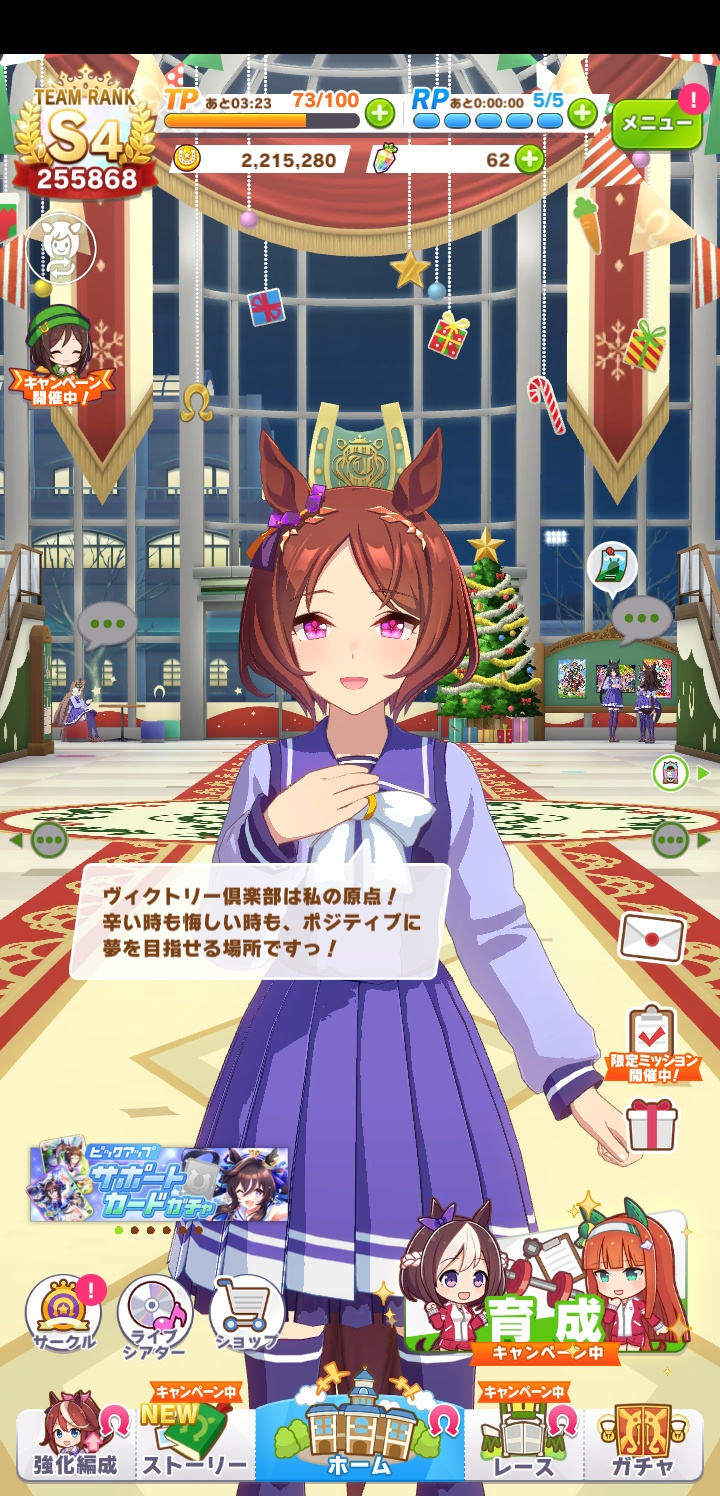Open the ガチャ tab
The image size is (720, 1496).
click(643, 1443)
